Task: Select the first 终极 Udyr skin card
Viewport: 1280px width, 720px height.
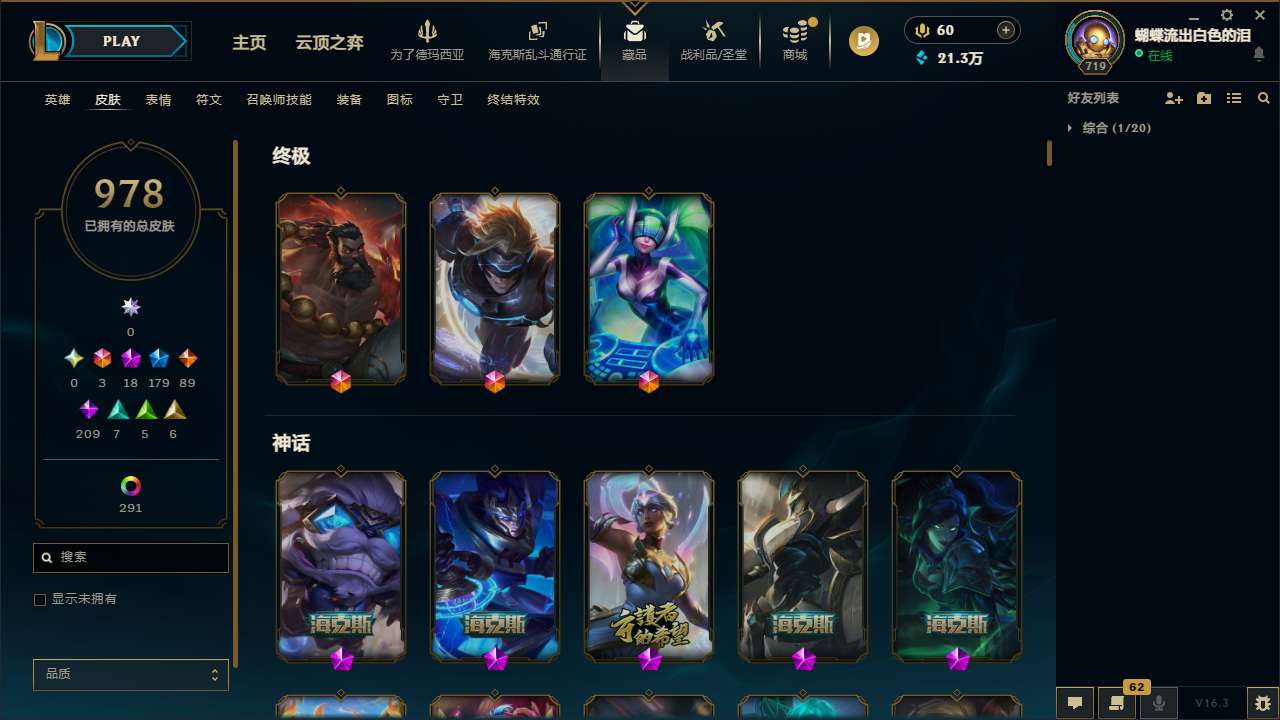Action: point(341,288)
